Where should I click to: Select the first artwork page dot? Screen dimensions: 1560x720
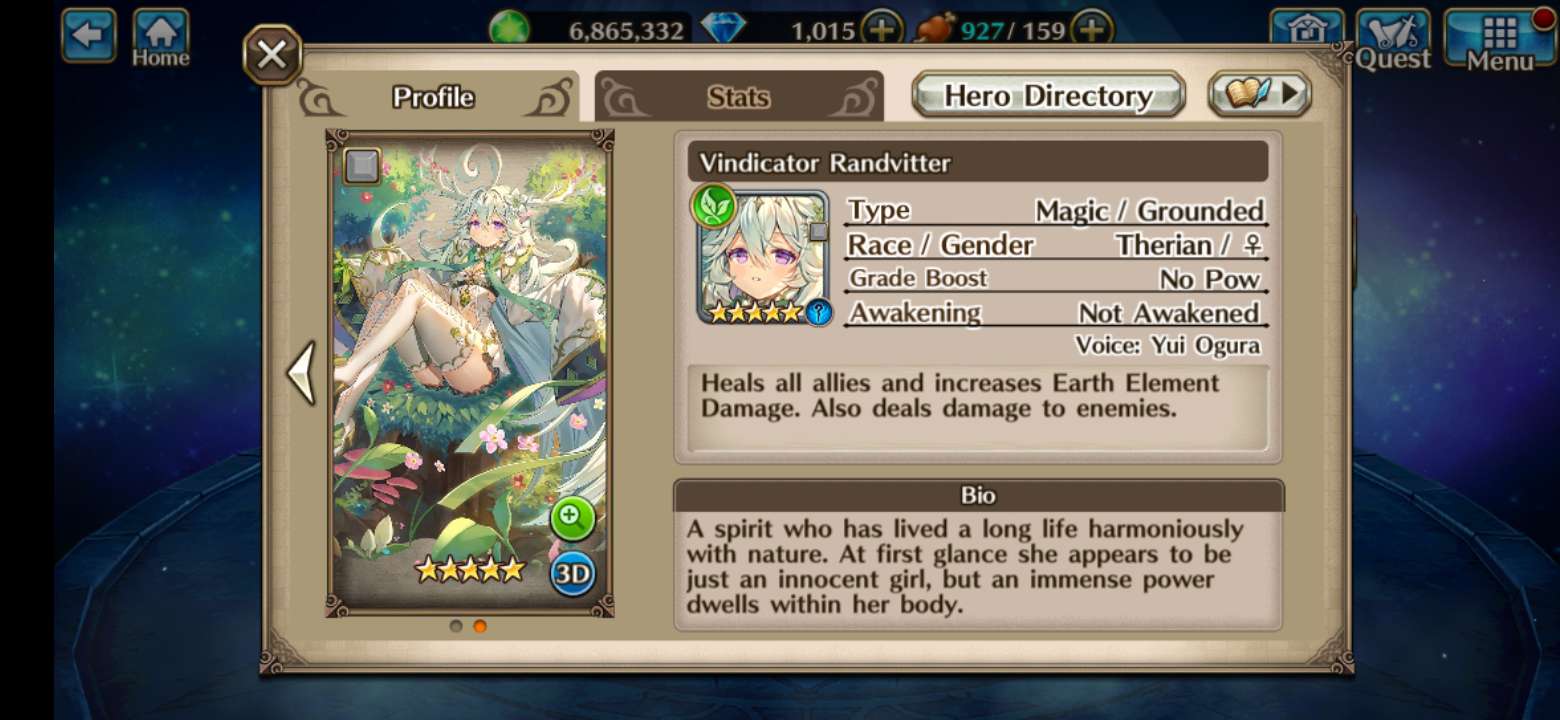456,626
